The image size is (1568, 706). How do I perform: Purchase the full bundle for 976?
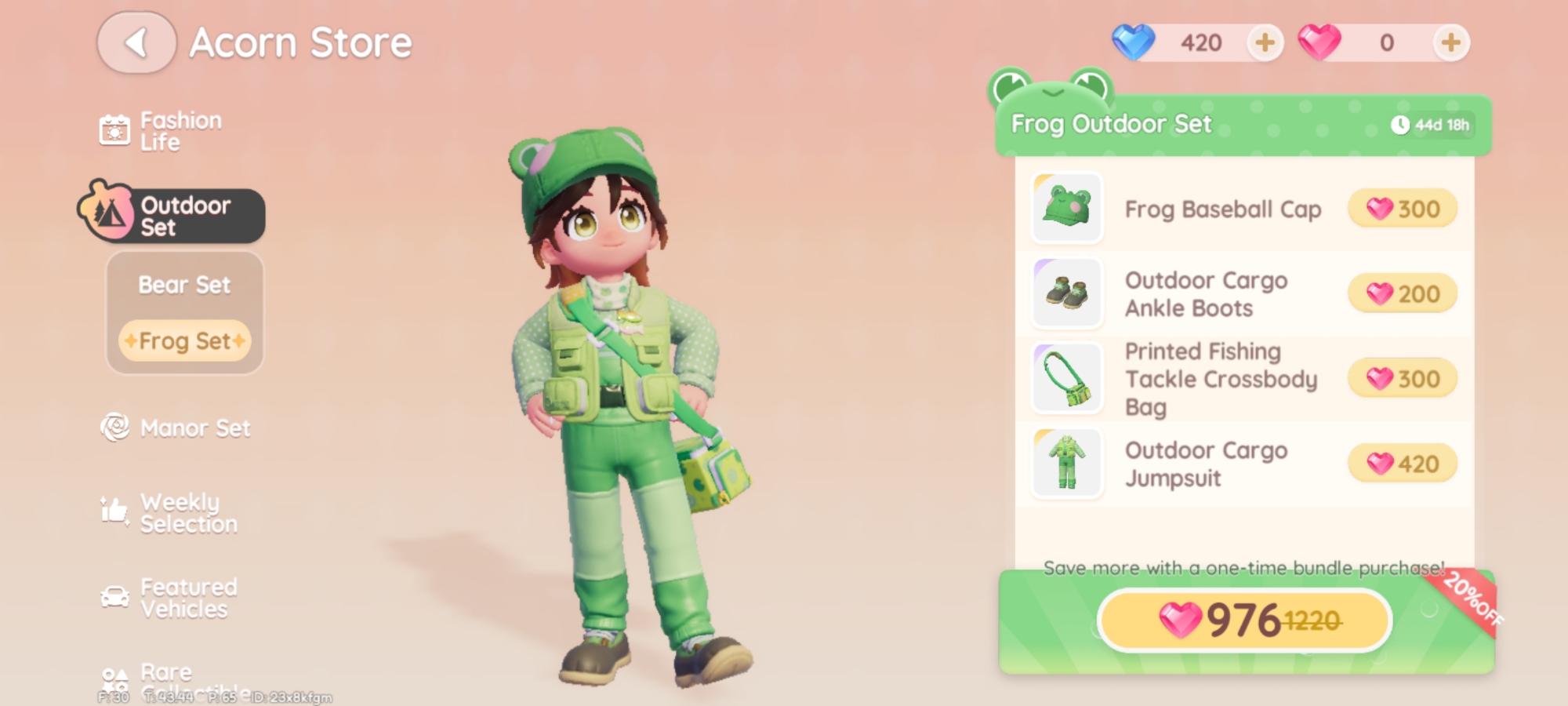pyautogui.click(x=1244, y=620)
